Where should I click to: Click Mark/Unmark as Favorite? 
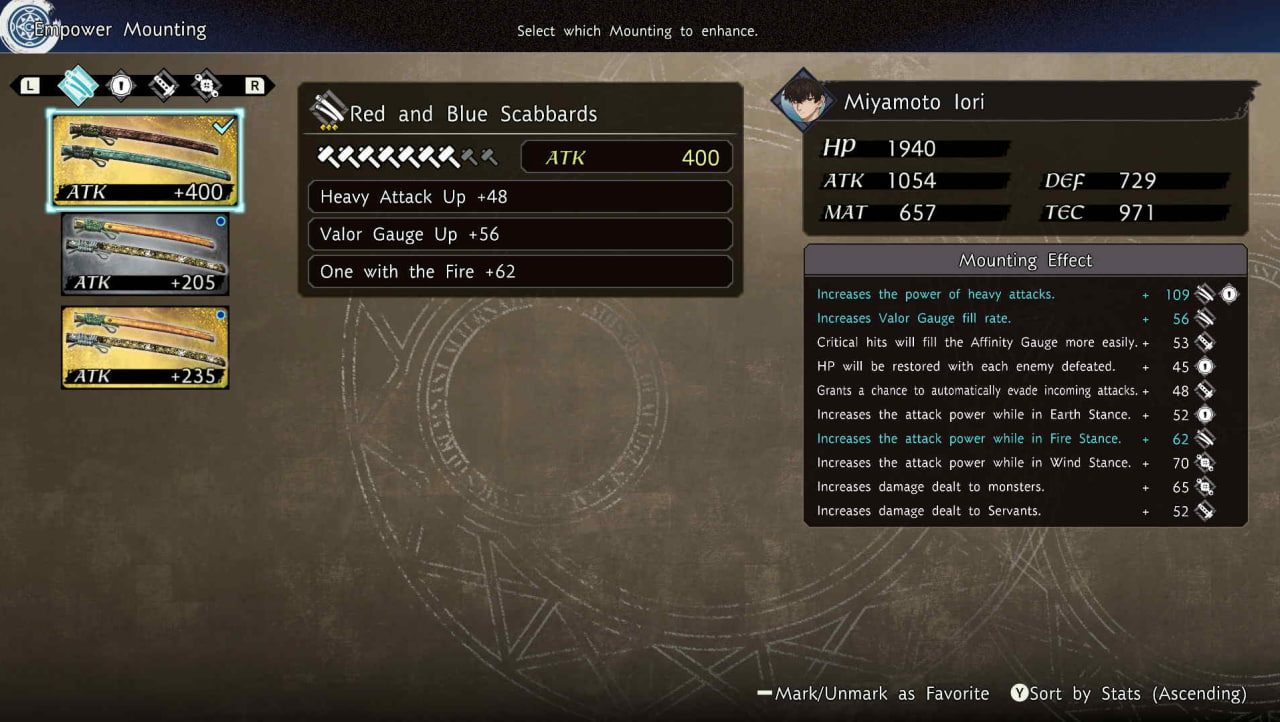[x=873, y=694]
